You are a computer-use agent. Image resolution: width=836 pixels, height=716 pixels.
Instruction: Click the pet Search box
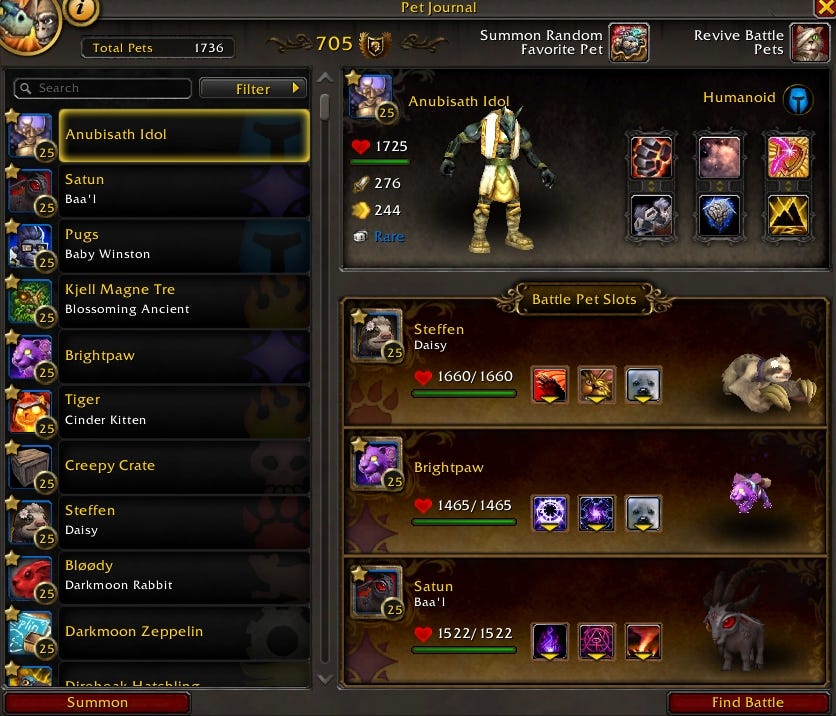click(x=102, y=88)
